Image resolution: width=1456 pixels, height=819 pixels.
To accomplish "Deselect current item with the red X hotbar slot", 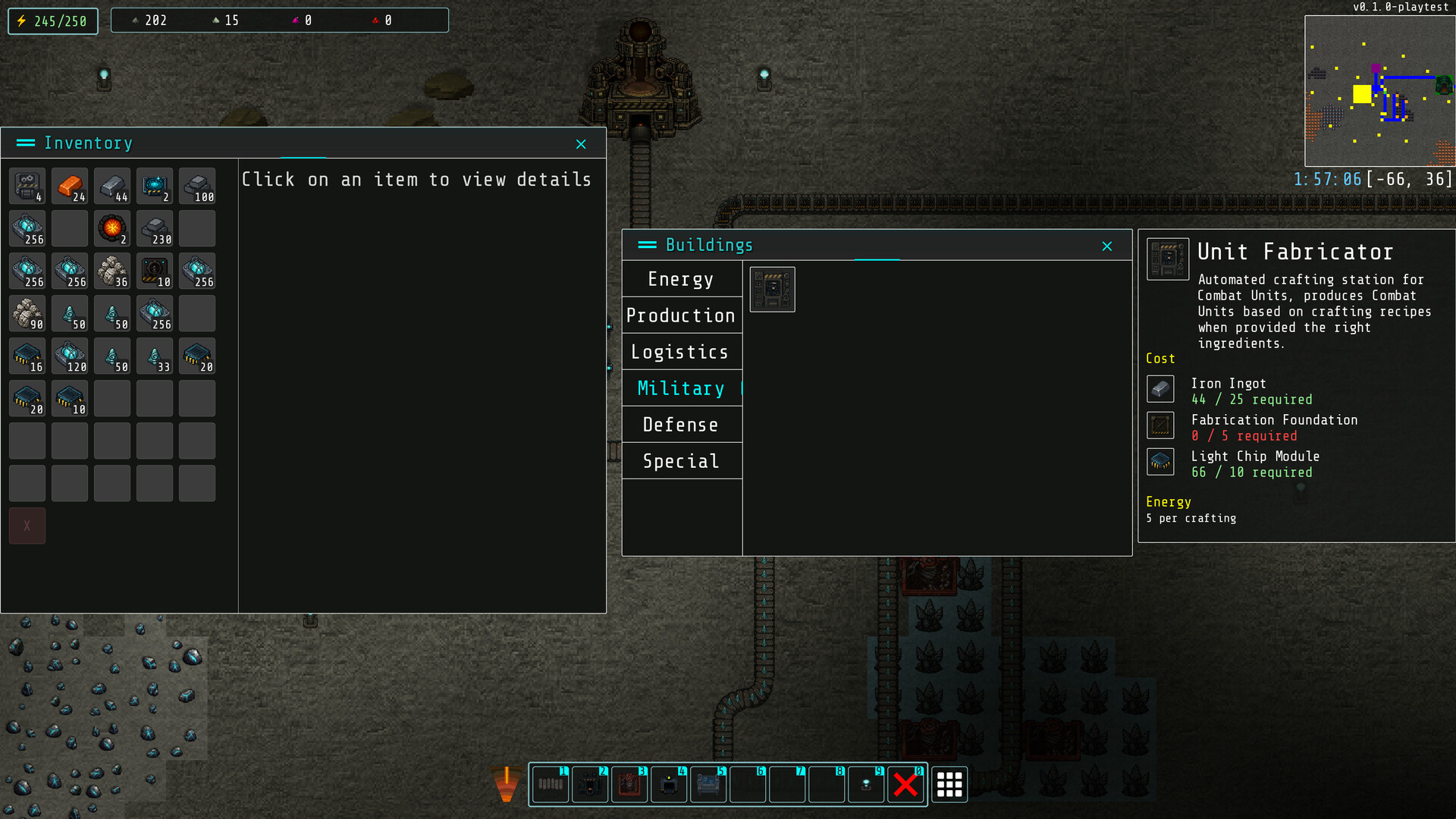I will click(905, 785).
